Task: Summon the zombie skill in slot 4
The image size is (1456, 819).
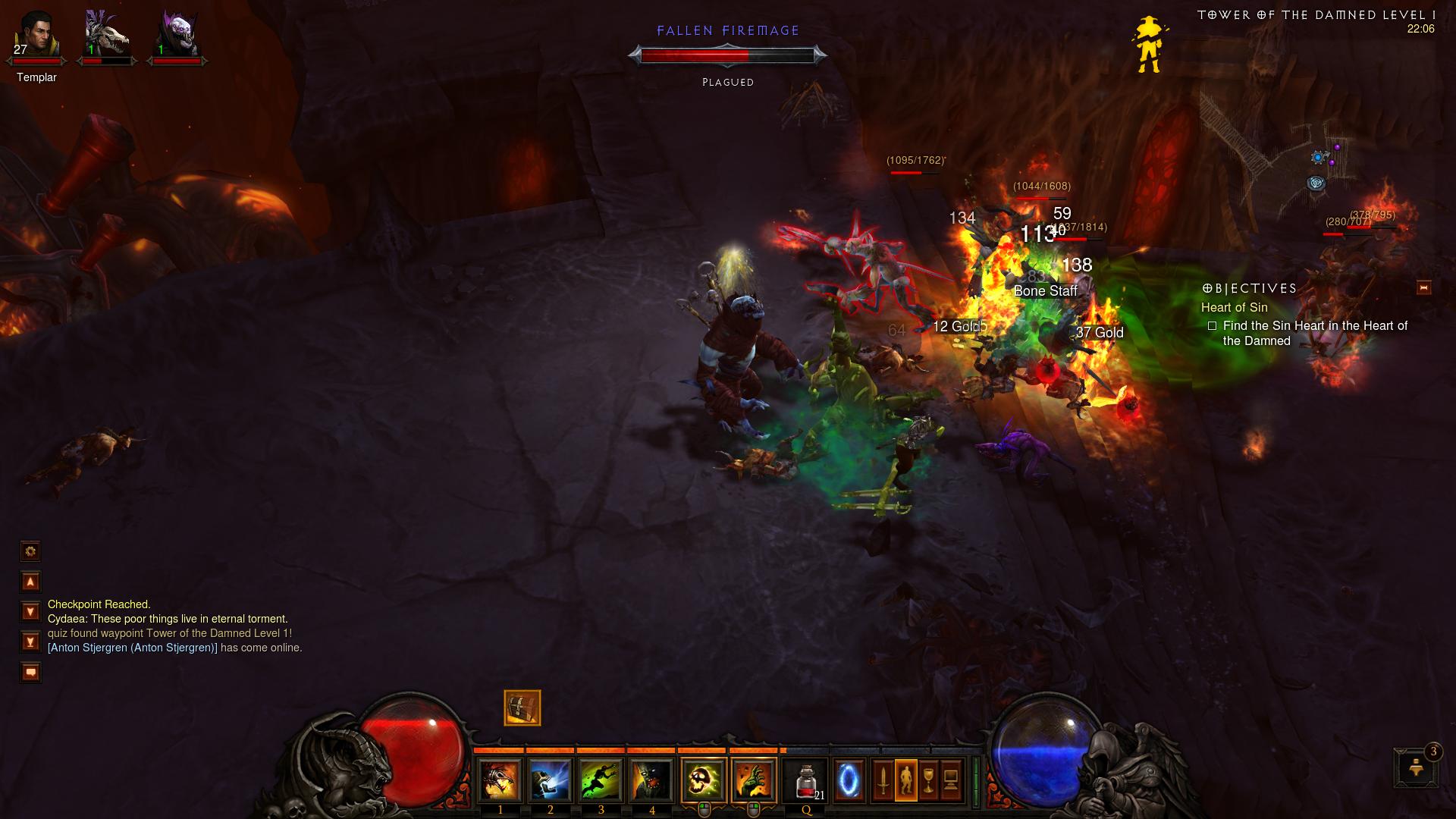Action: (652, 780)
